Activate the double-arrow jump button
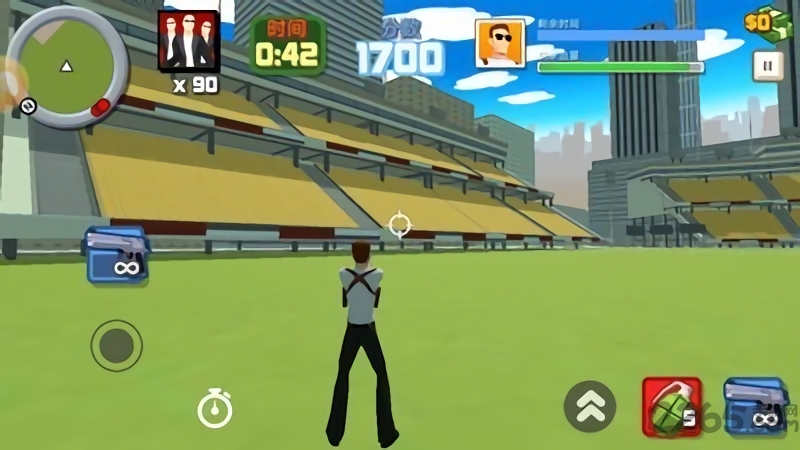 pyautogui.click(x=589, y=406)
